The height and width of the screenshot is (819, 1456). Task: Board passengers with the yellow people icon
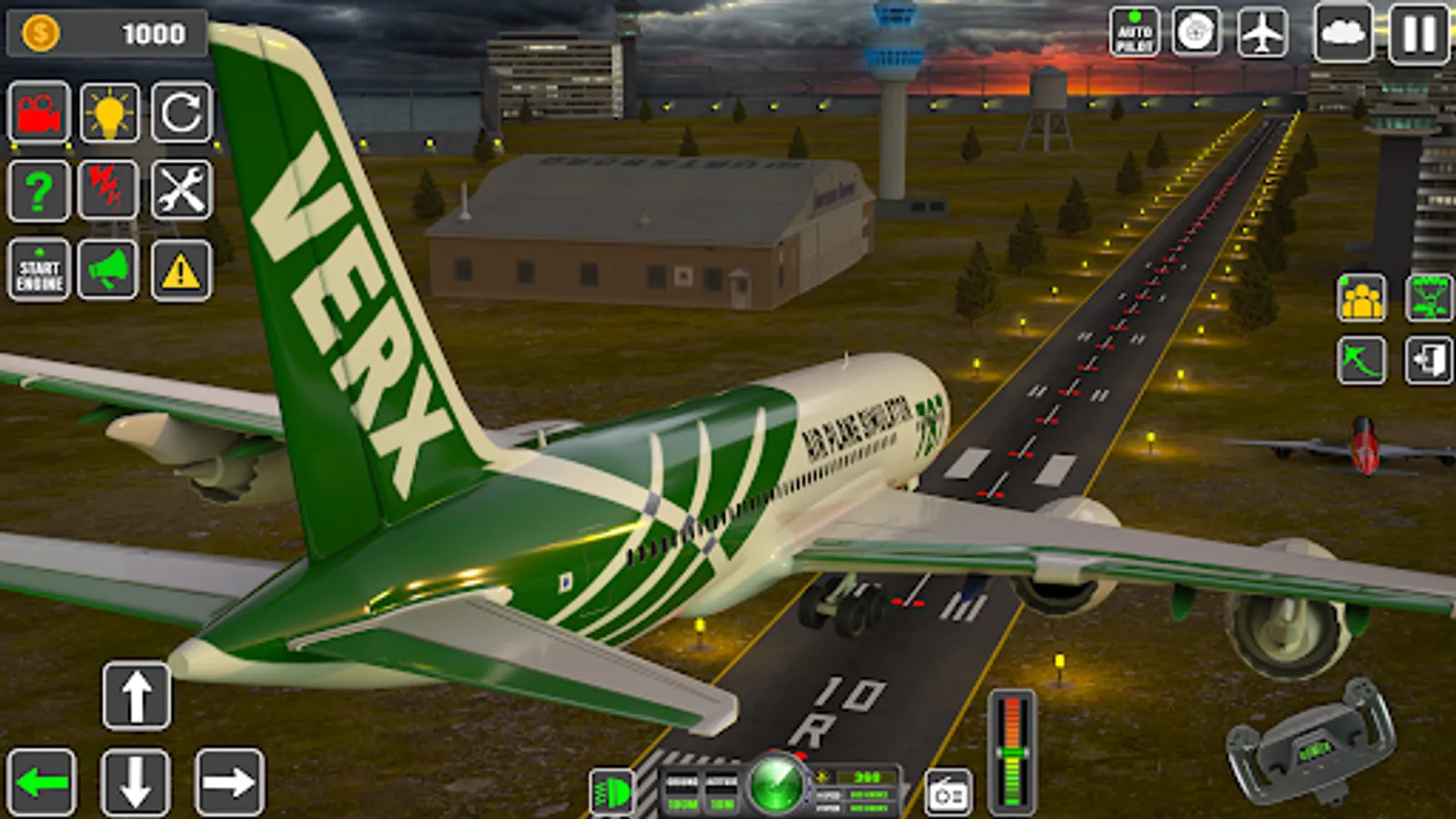point(1361,298)
